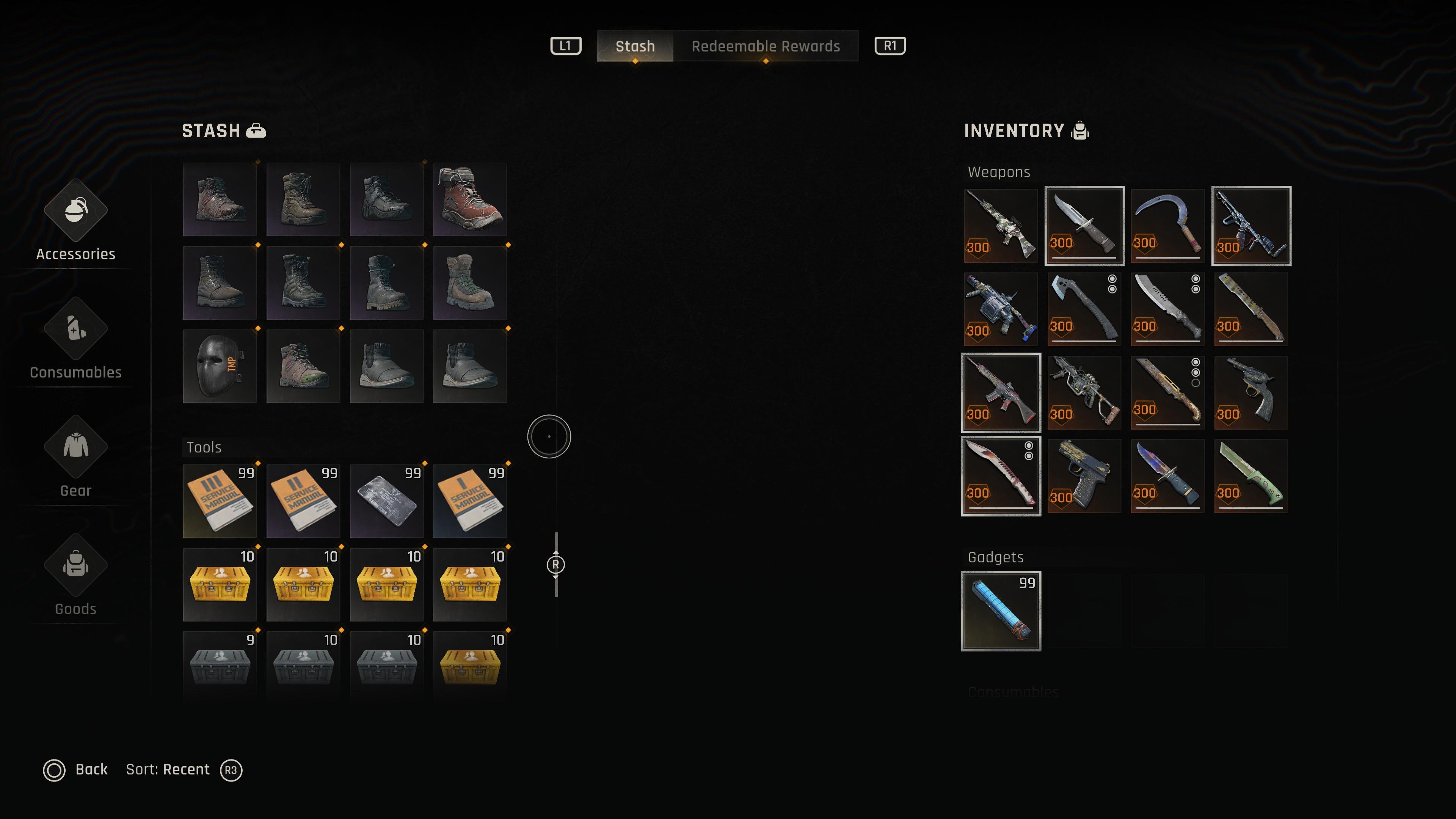Select the Service Manual III stack

[220, 501]
